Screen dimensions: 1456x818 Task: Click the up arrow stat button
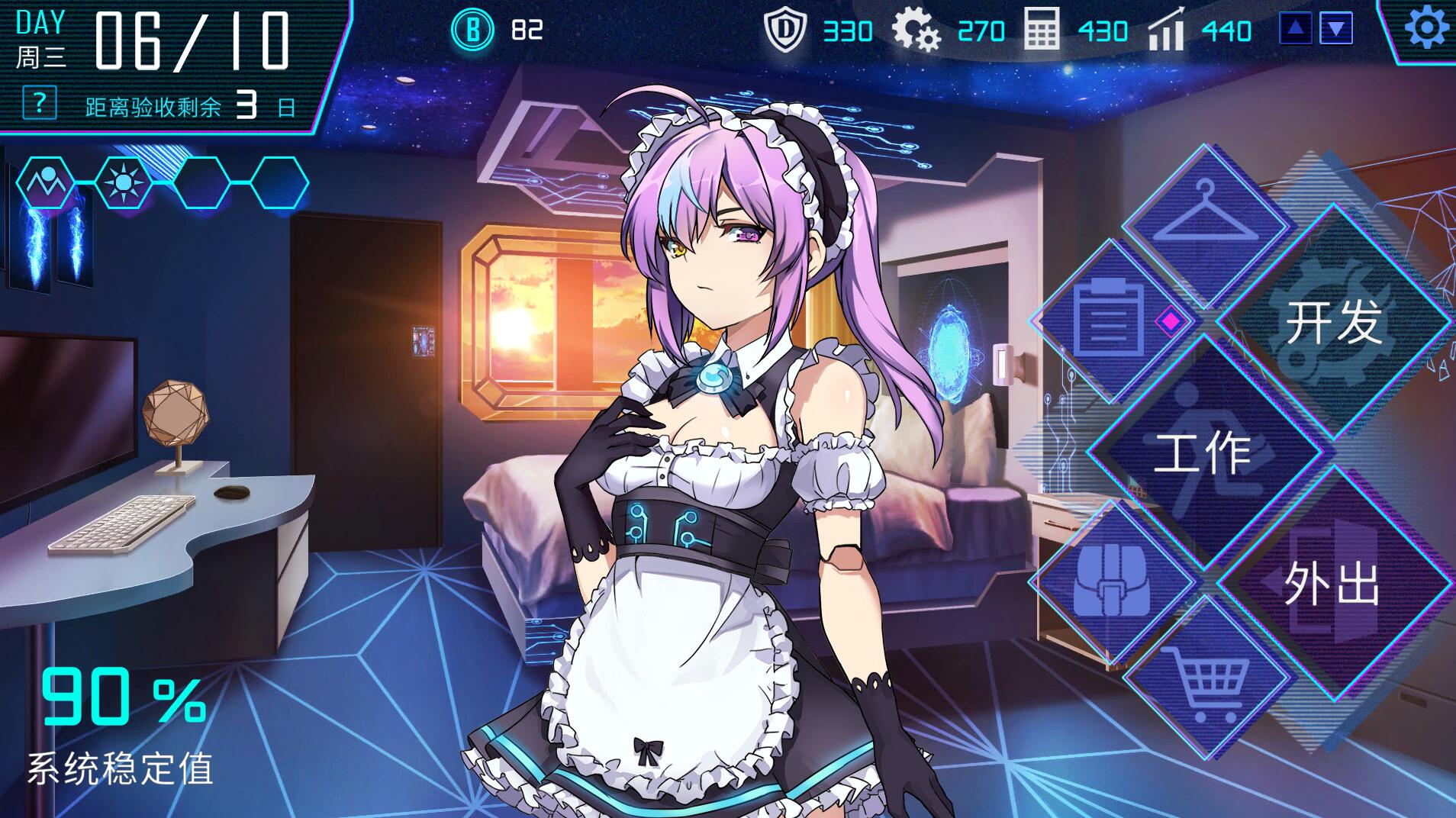(1296, 30)
